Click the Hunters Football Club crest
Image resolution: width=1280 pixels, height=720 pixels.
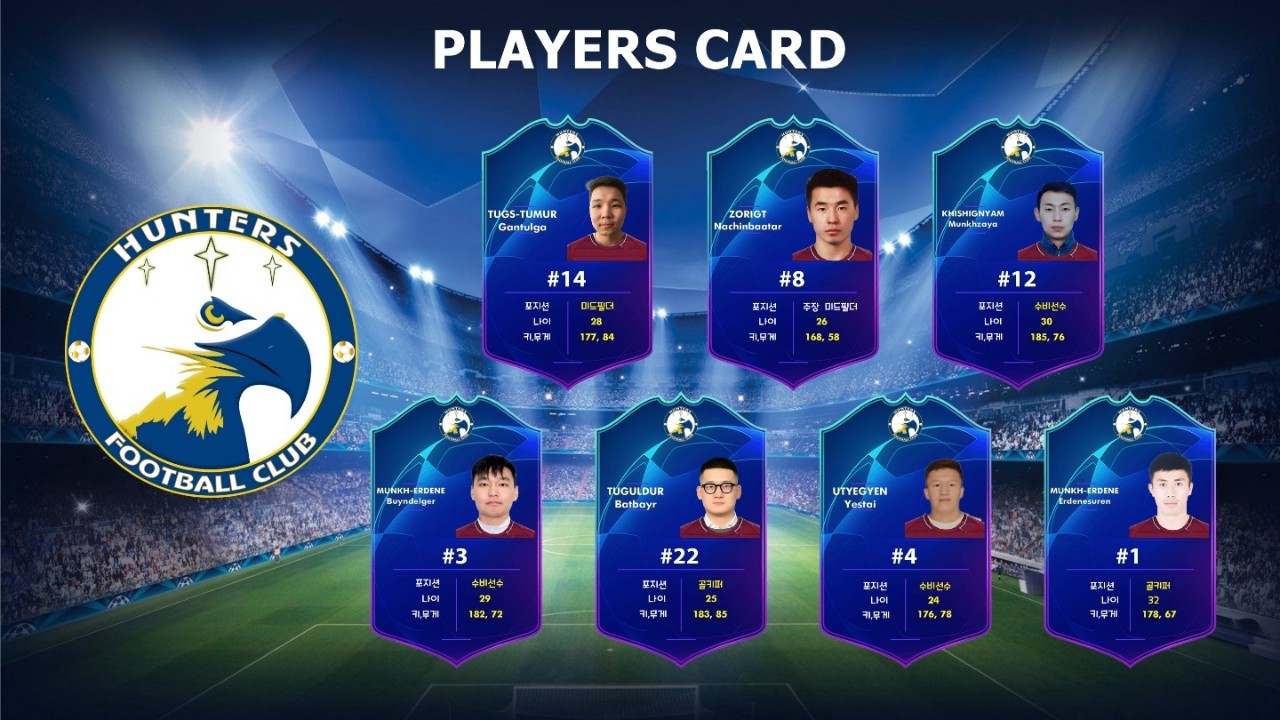click(211, 352)
